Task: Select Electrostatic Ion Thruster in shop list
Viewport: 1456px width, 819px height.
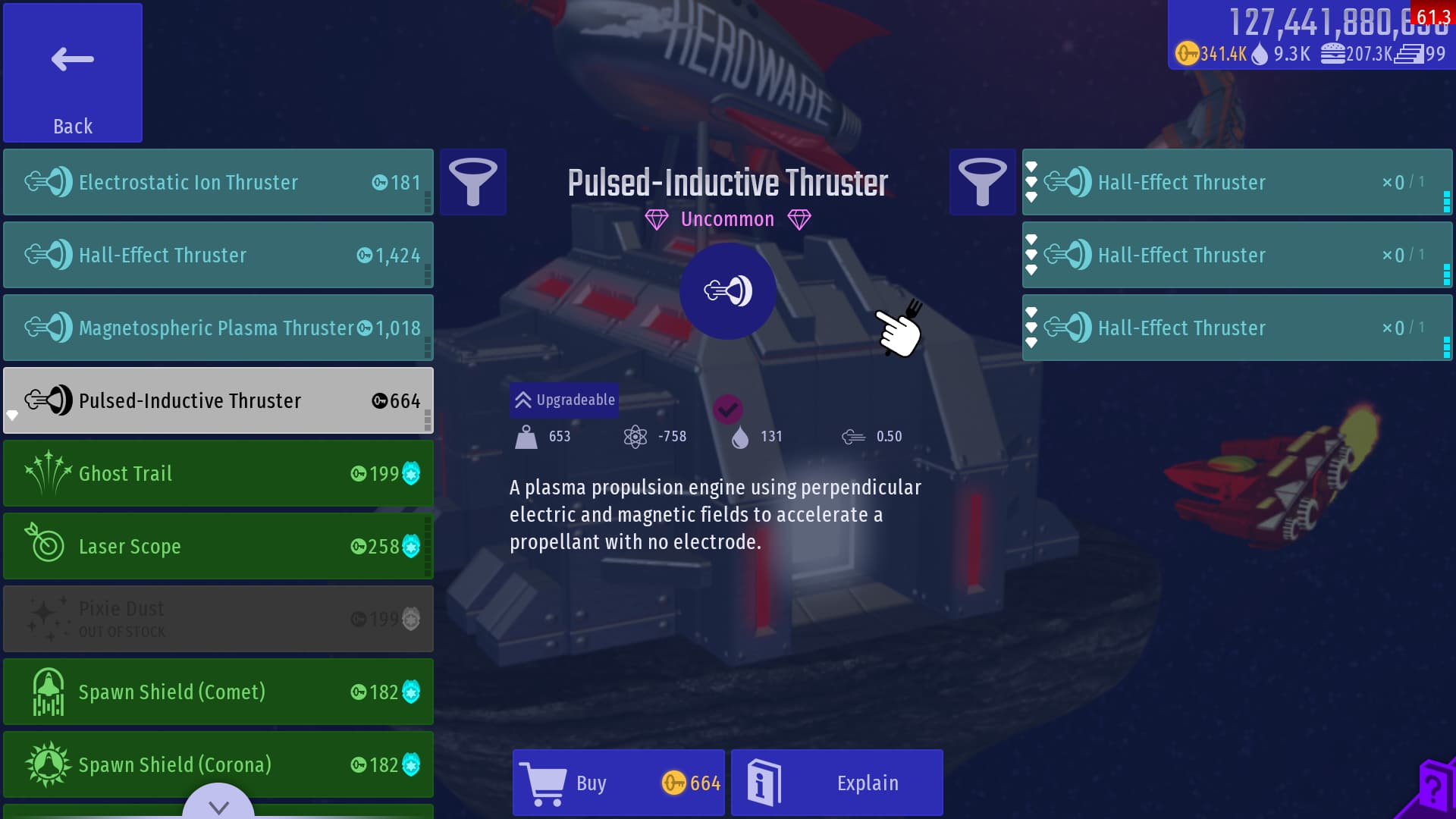Action: click(218, 182)
